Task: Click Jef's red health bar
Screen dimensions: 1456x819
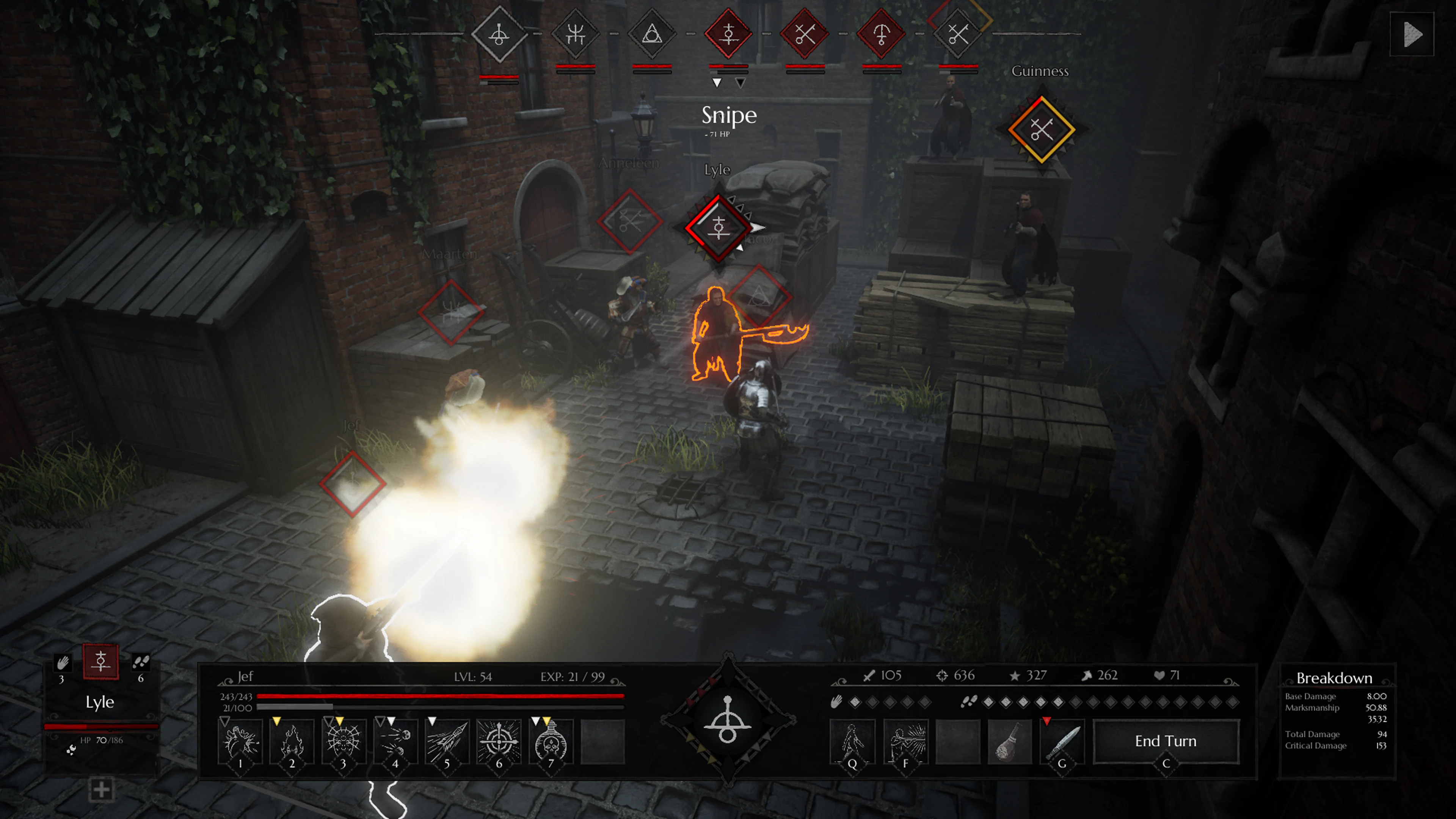Action: (441, 697)
